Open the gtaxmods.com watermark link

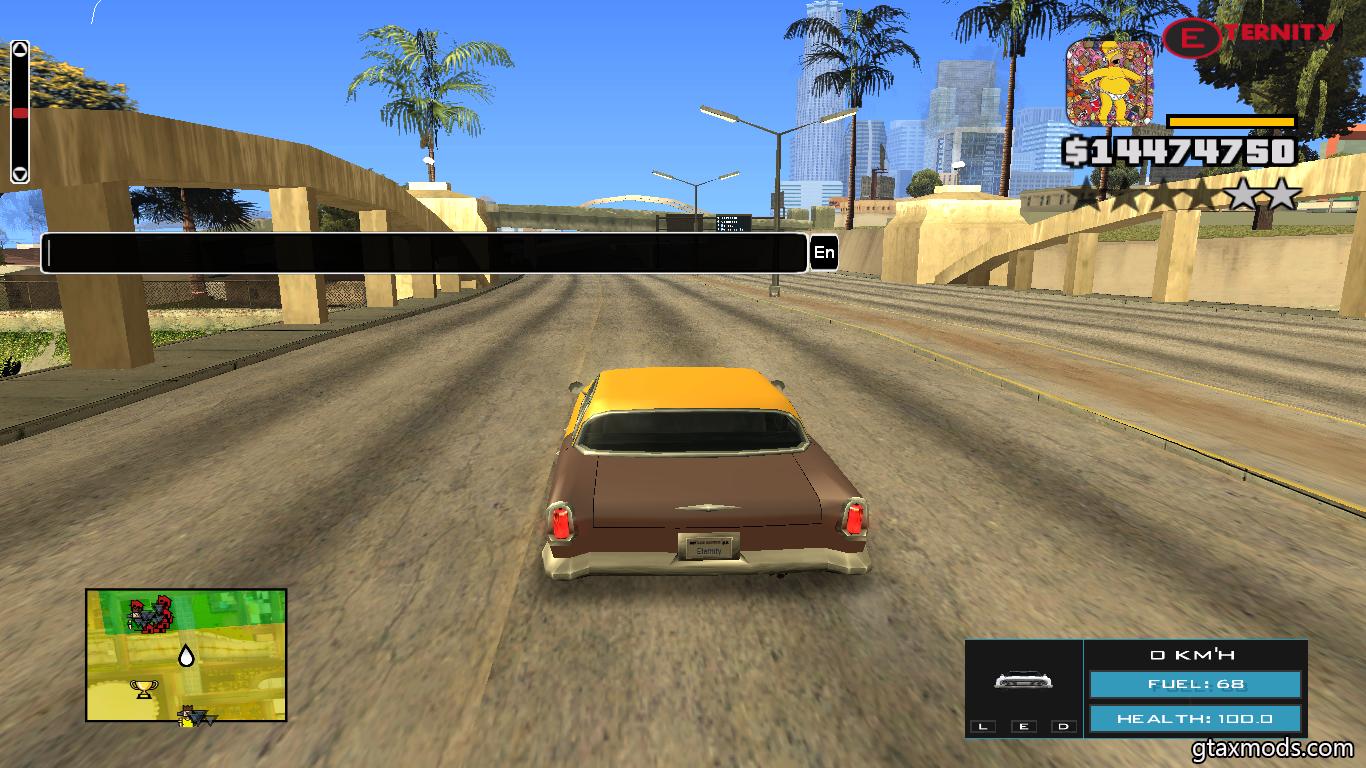[1272, 748]
